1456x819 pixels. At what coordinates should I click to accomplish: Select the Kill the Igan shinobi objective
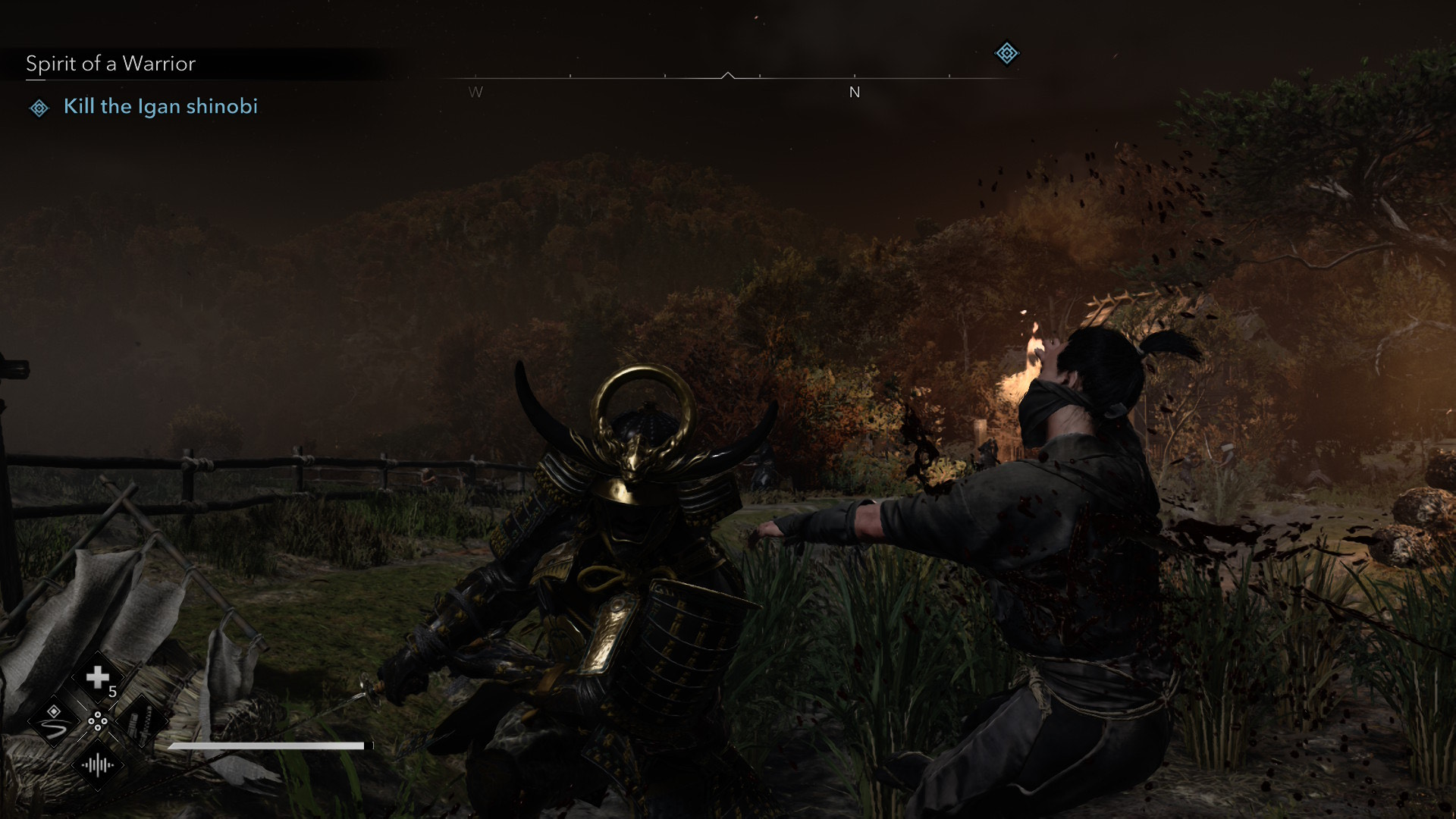pyautogui.click(x=160, y=106)
